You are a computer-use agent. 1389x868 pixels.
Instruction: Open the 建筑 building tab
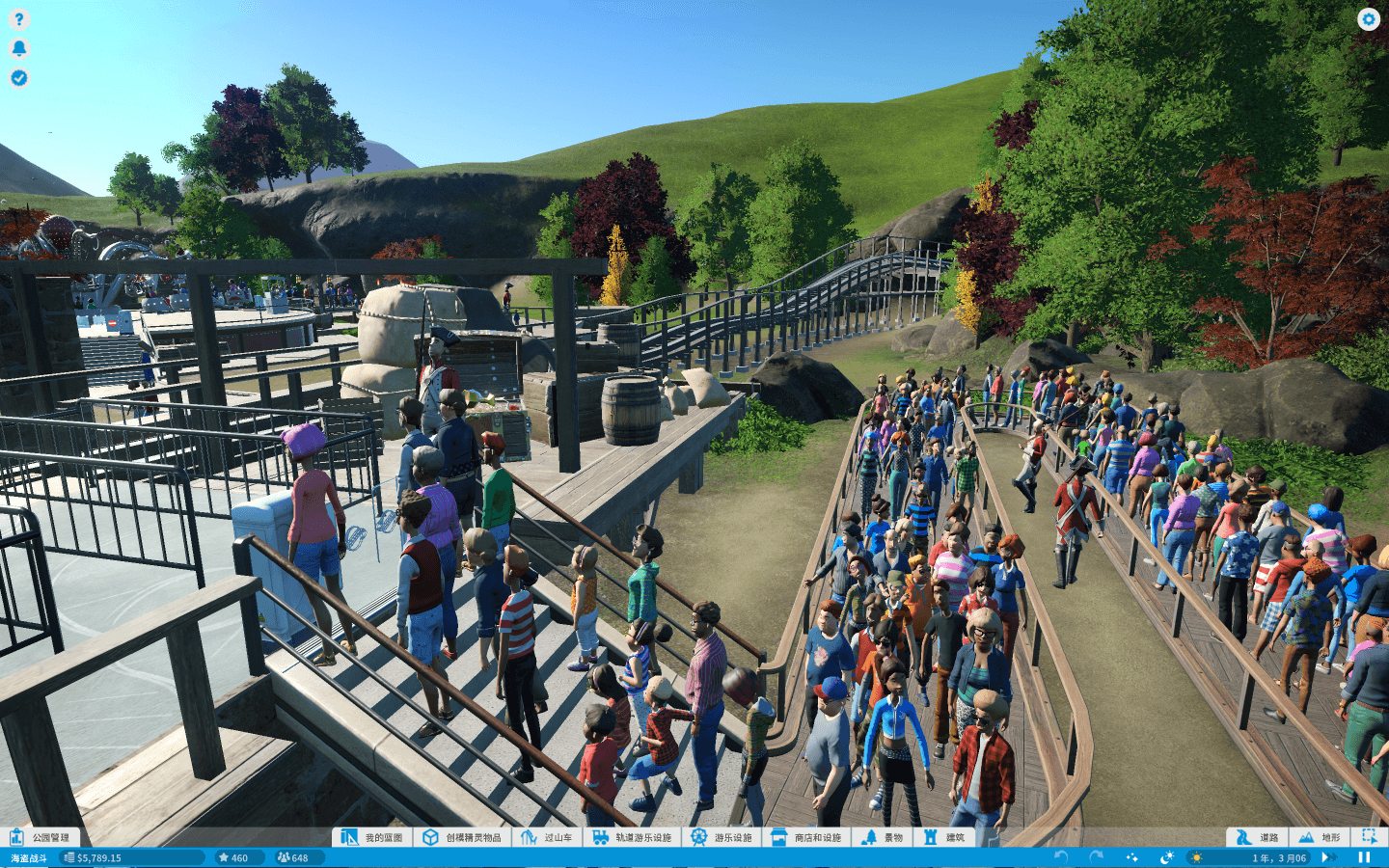(x=944, y=837)
